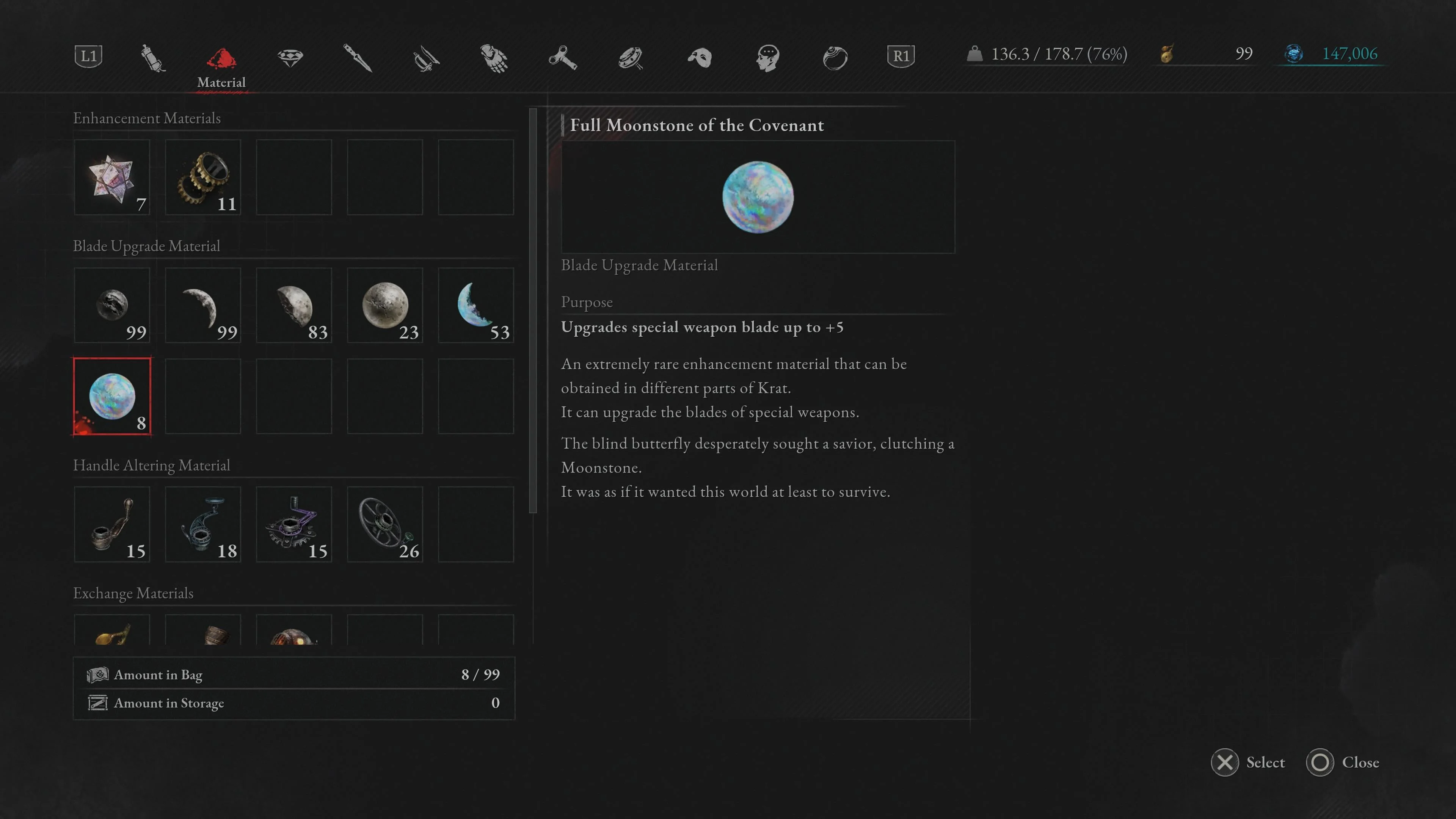Switch to the gemstone inventory tab
Screen dimensions: 1456x819
click(x=290, y=58)
